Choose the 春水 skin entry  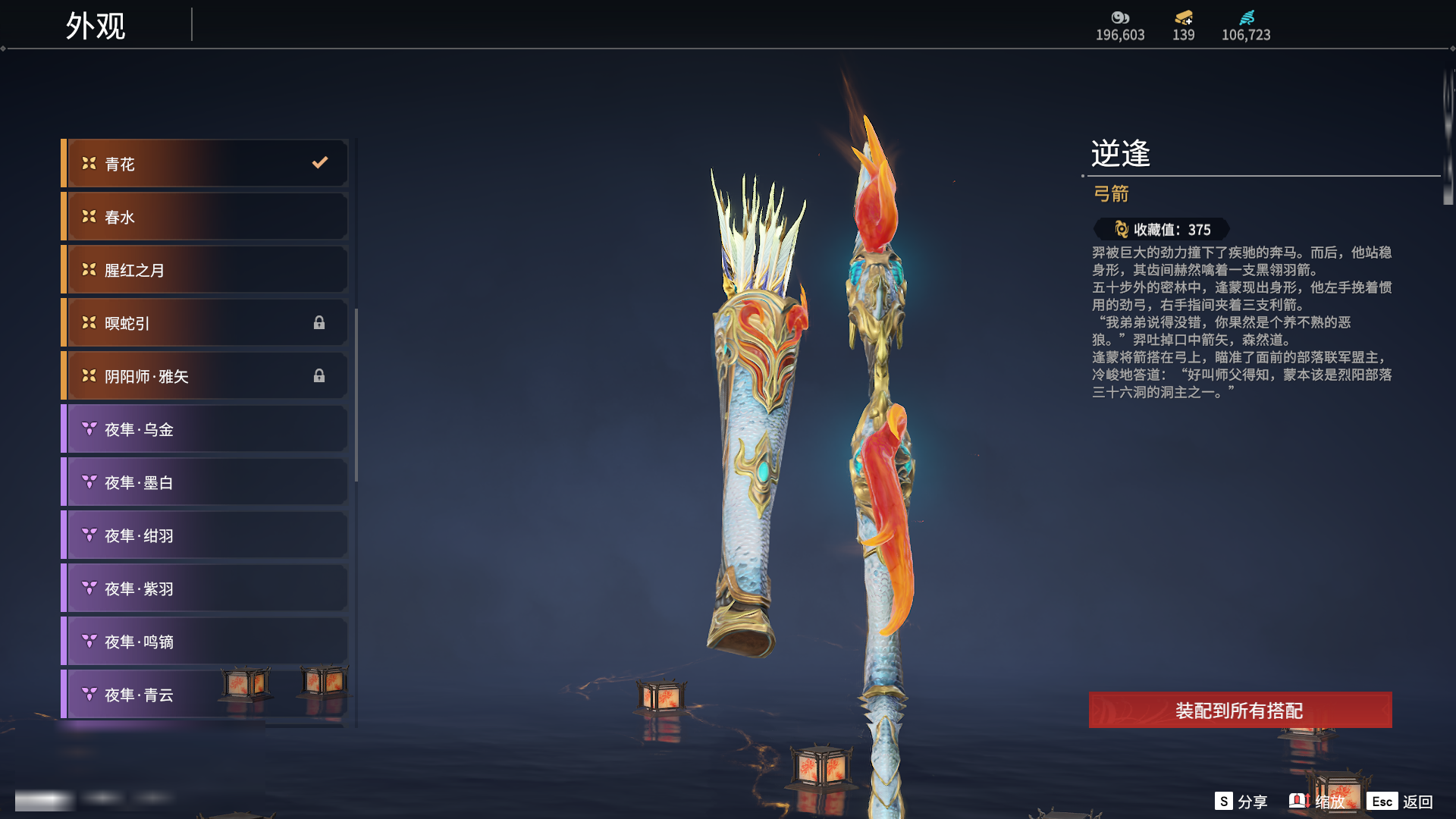tap(205, 217)
